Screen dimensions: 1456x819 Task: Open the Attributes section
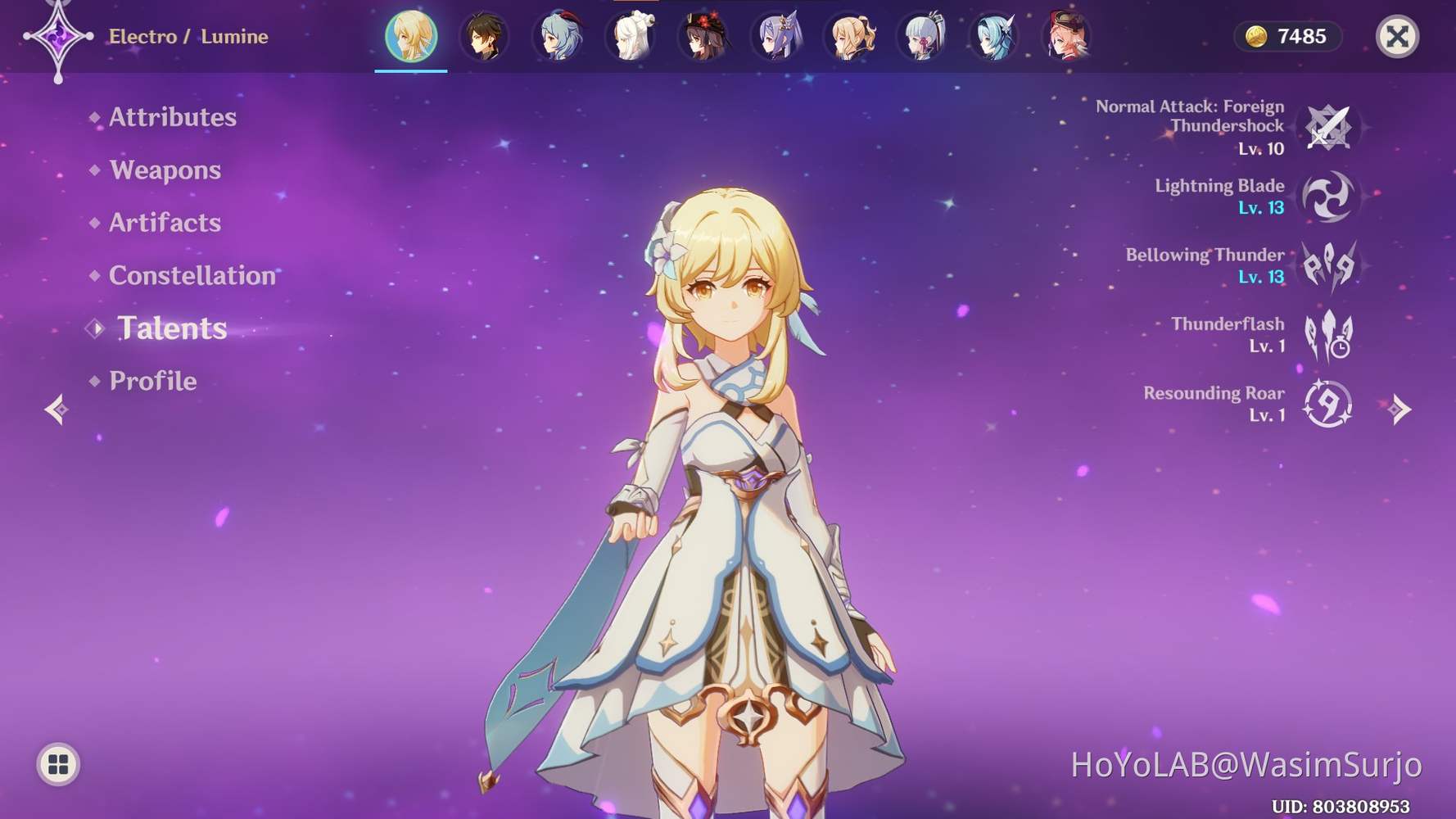click(x=173, y=117)
